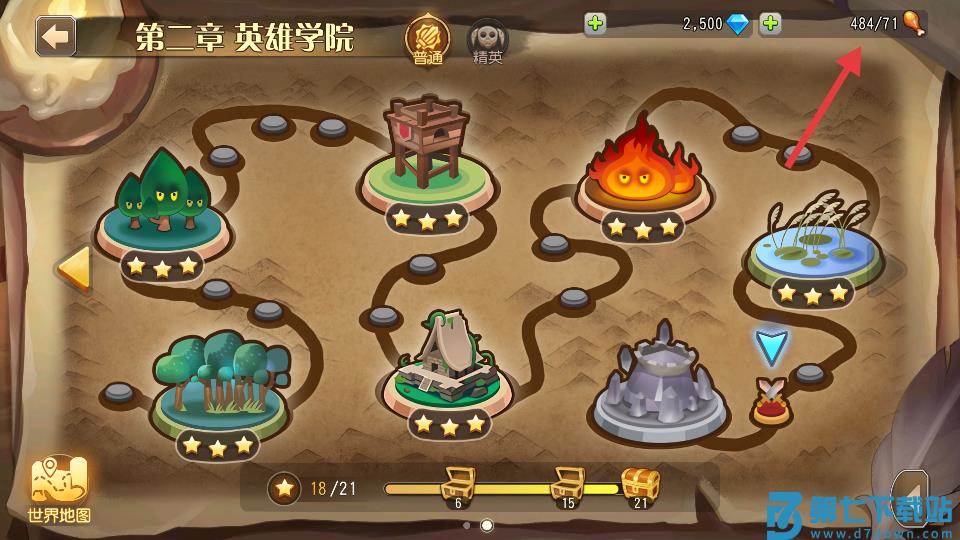Add more stamina with the plus button
This screenshot has height=540, width=960.
(770, 24)
